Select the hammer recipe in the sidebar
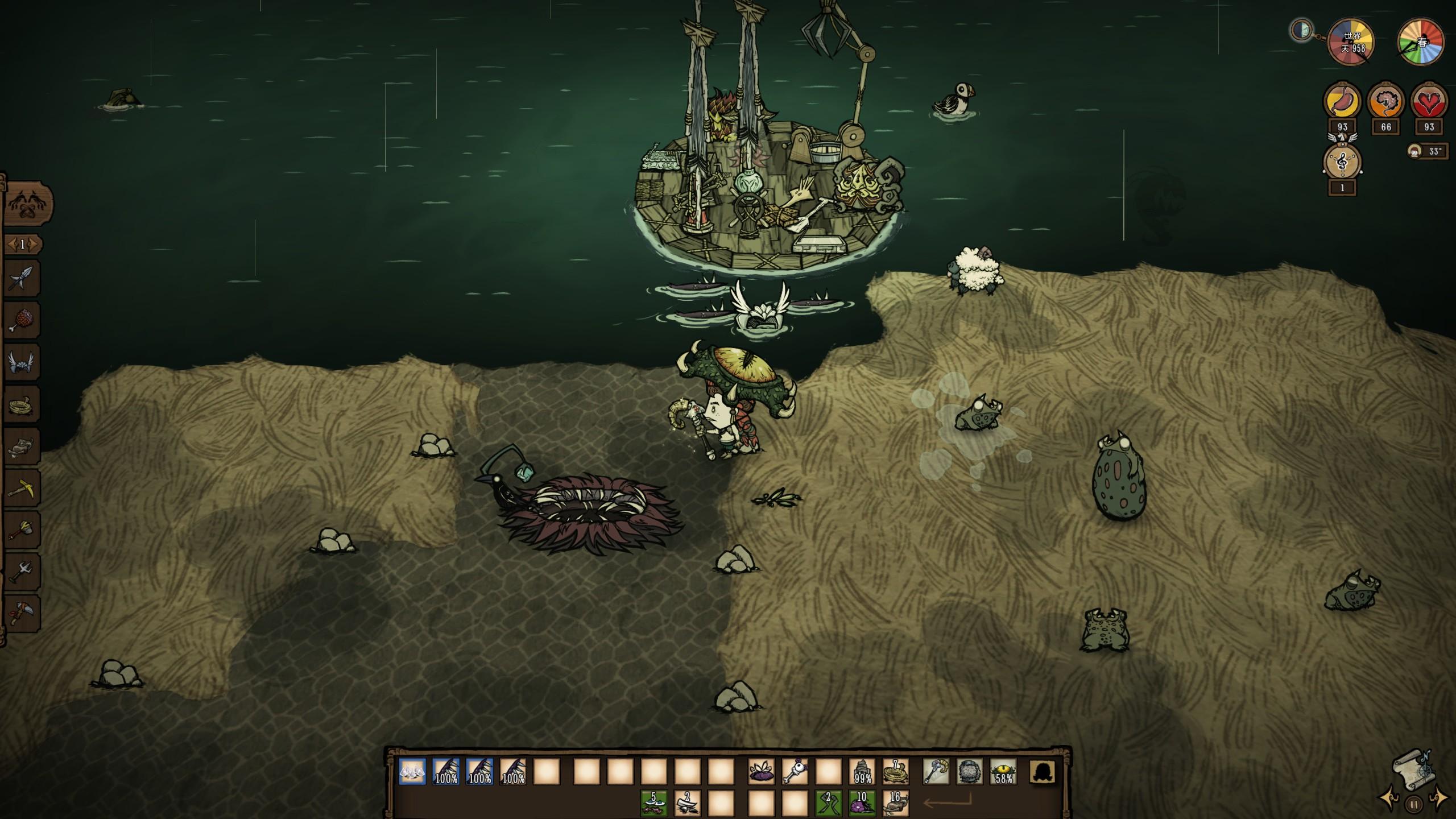 coord(22,530)
